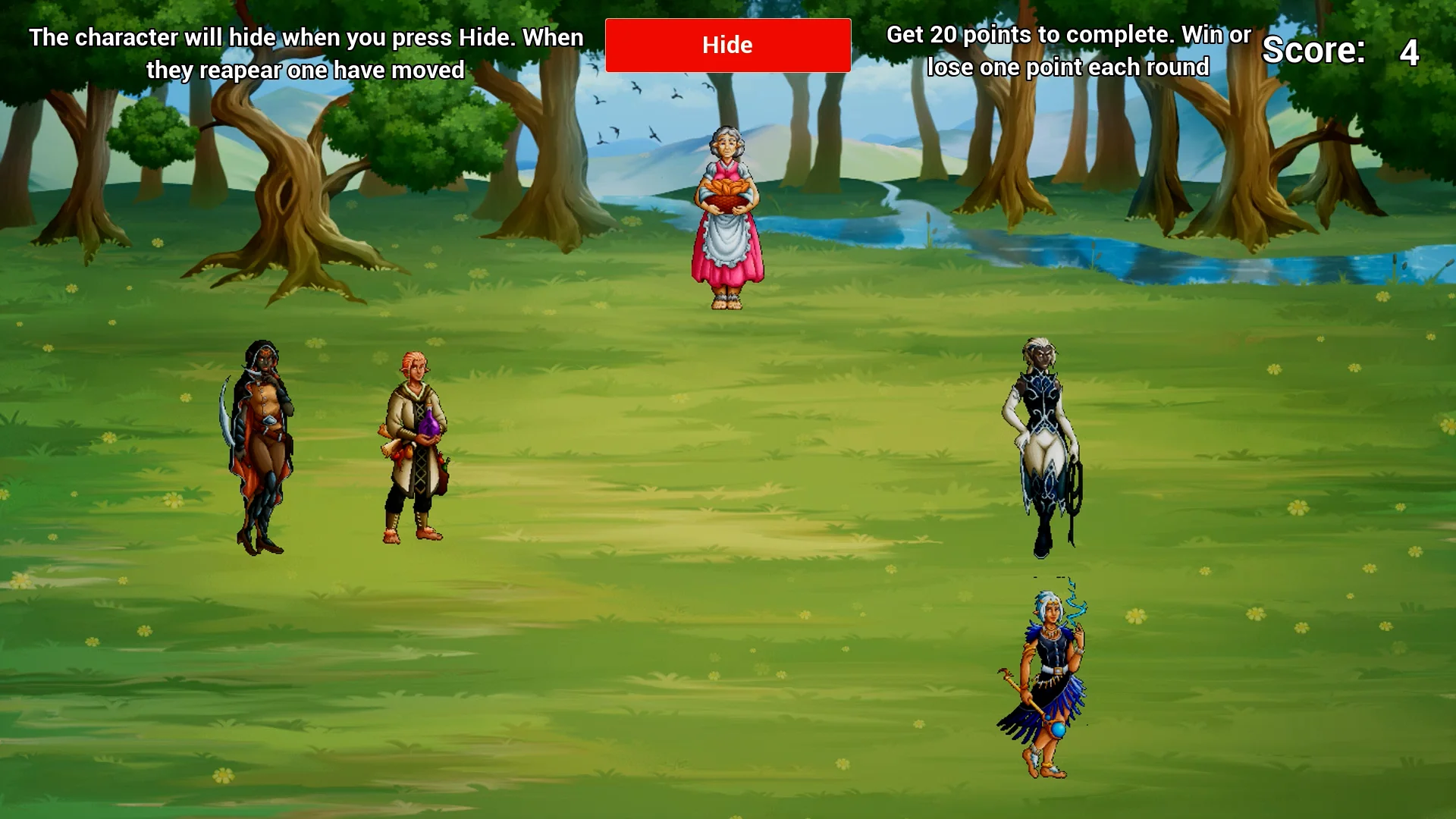Choose the hooded rogue with the curved blade
Screen dimensions: 1456x819
(x=262, y=447)
